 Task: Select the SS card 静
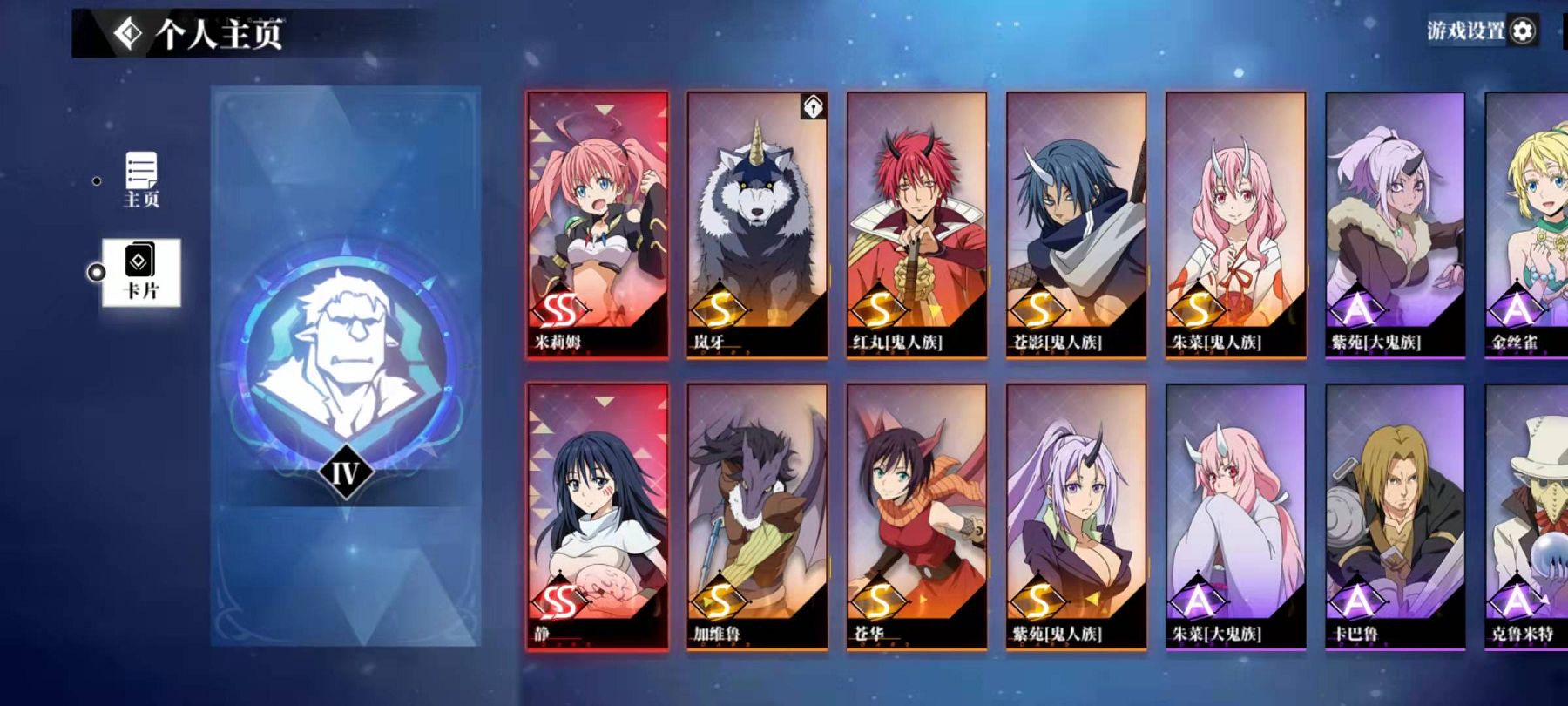[598, 516]
